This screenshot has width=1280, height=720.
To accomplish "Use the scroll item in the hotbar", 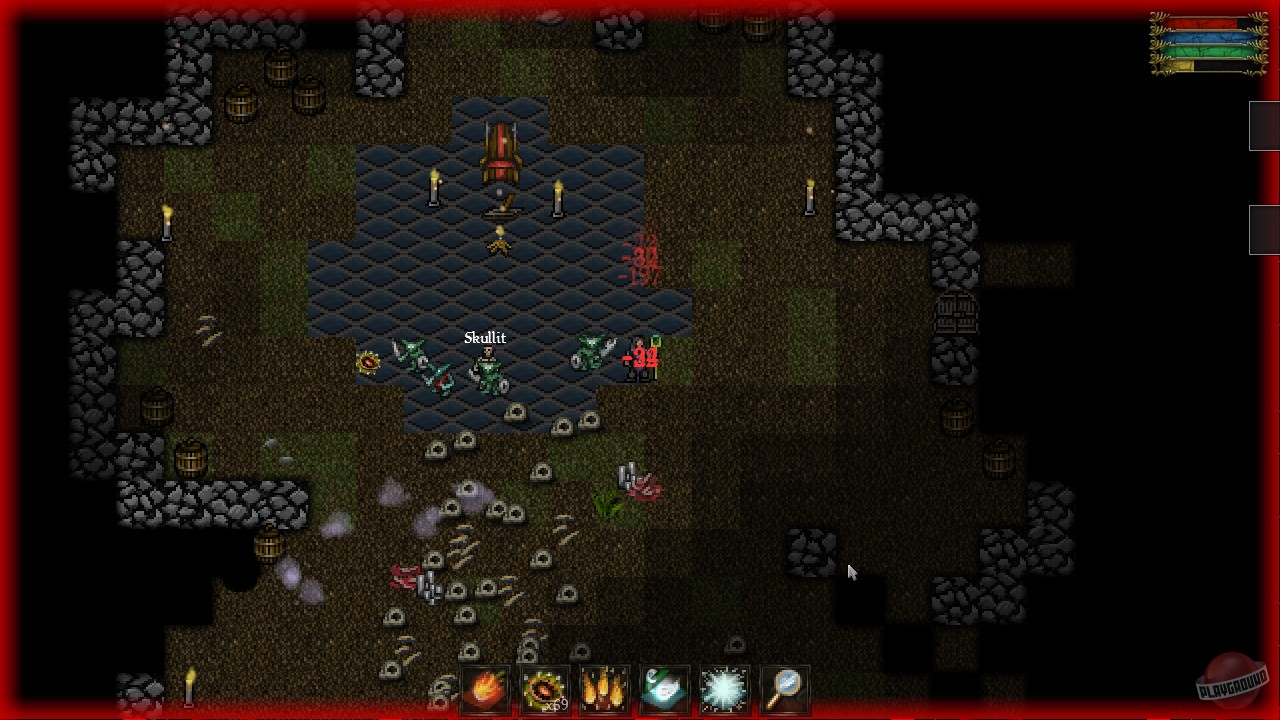I will (665, 688).
